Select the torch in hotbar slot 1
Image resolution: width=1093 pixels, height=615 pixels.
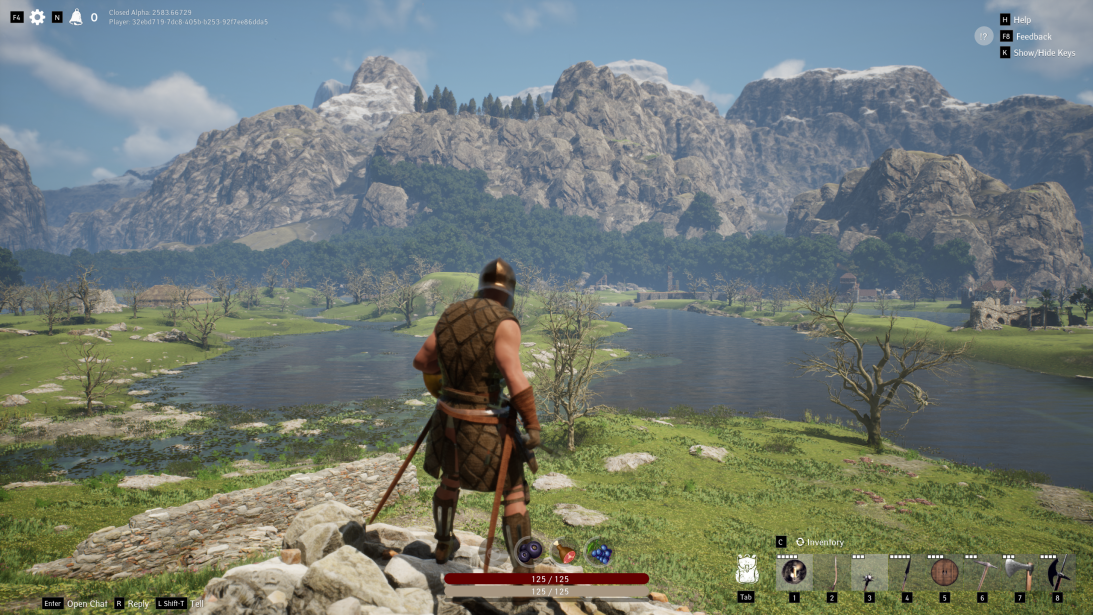click(794, 572)
